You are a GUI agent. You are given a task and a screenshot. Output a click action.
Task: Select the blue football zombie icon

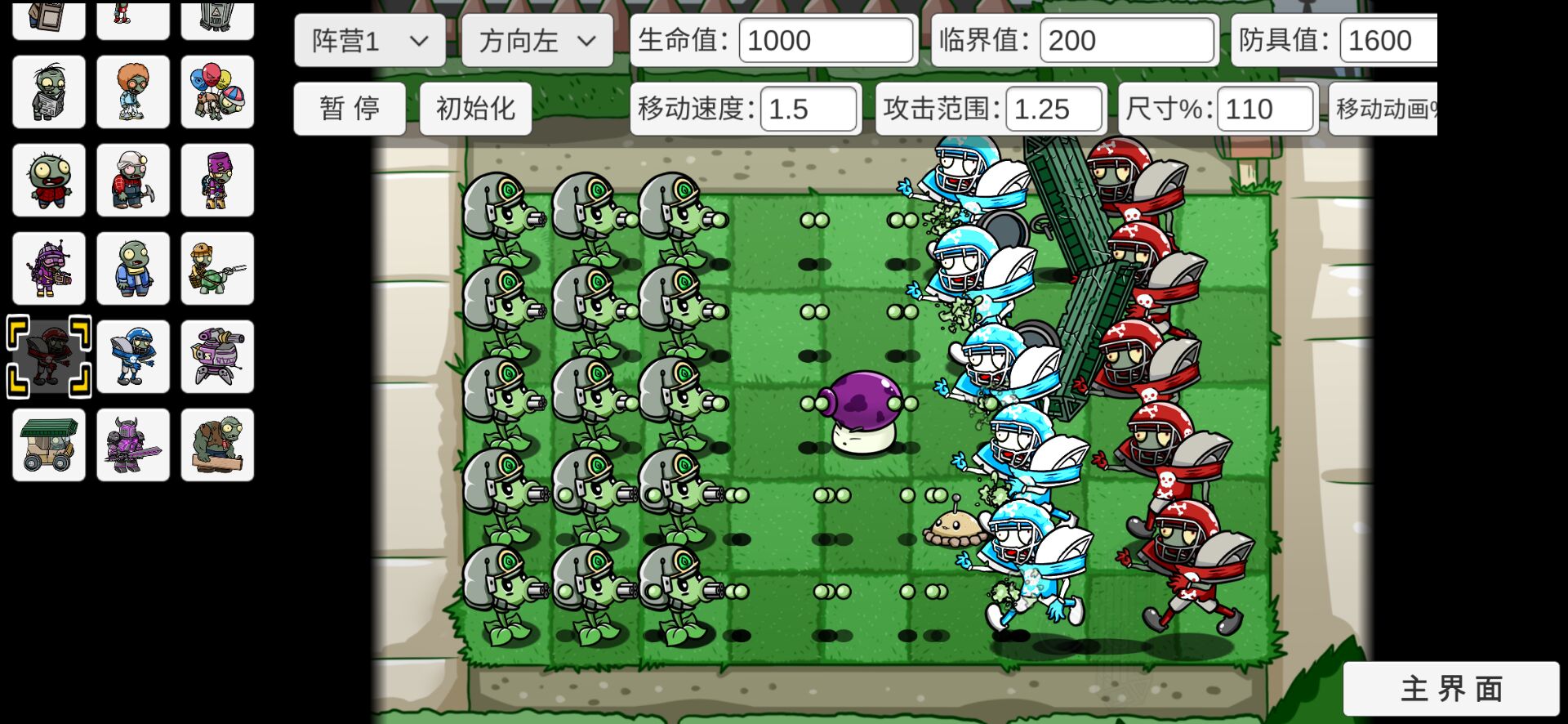tap(133, 356)
